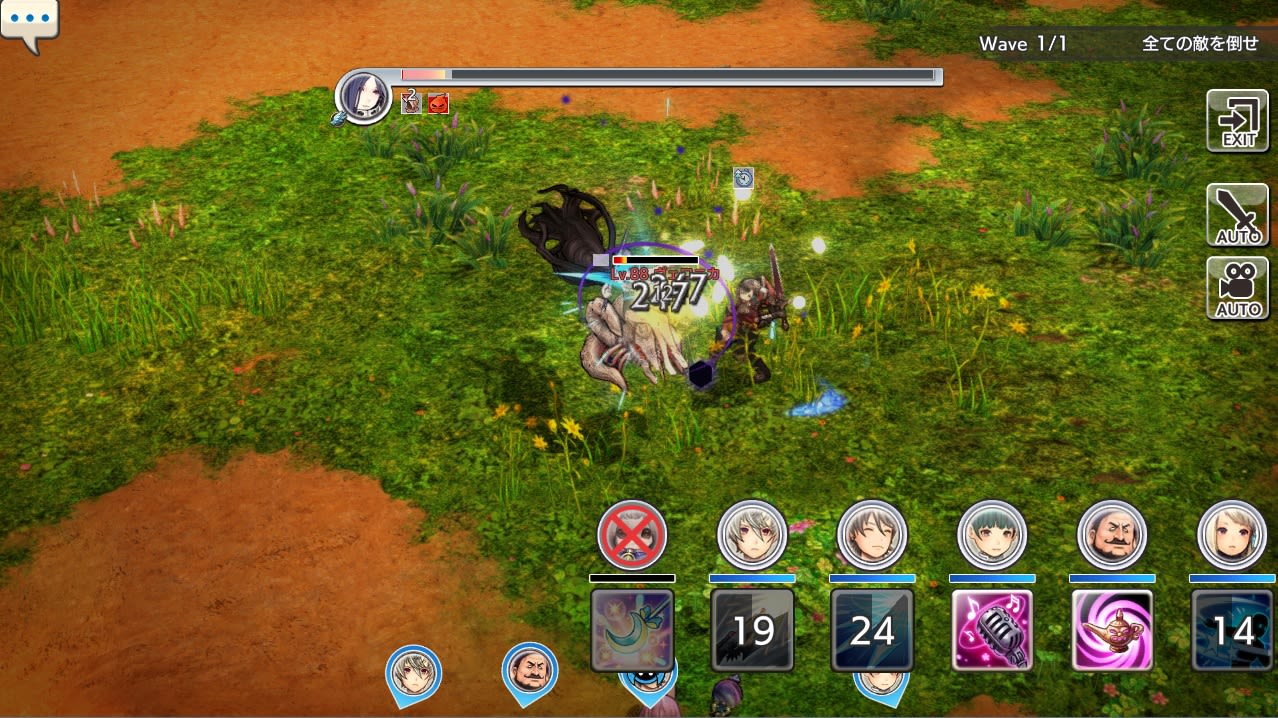Toggle the AUTO camera button

[1237, 289]
